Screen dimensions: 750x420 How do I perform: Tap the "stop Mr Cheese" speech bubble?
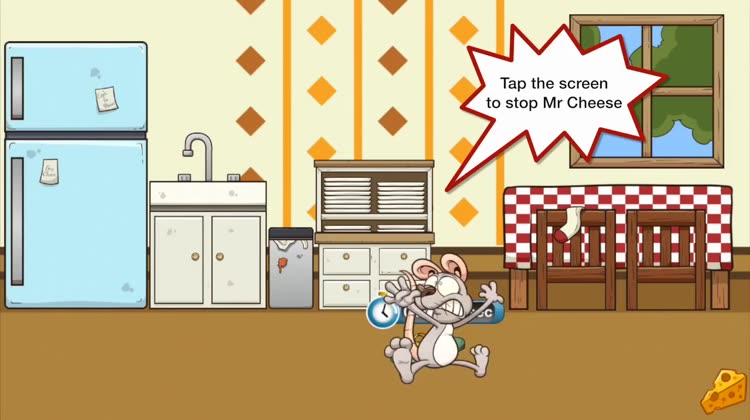(x=553, y=95)
